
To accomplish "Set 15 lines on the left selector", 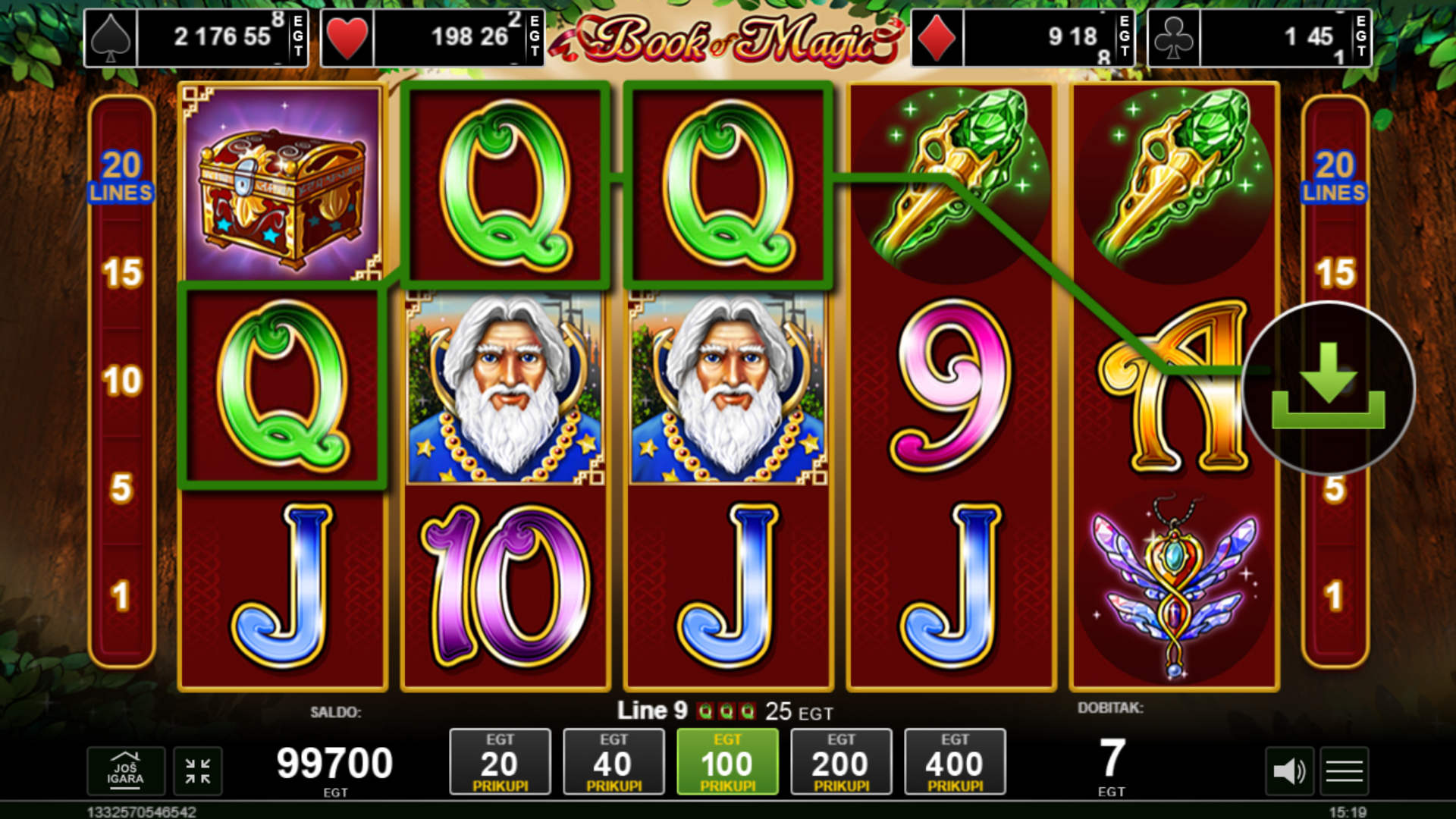I will pos(122,273).
